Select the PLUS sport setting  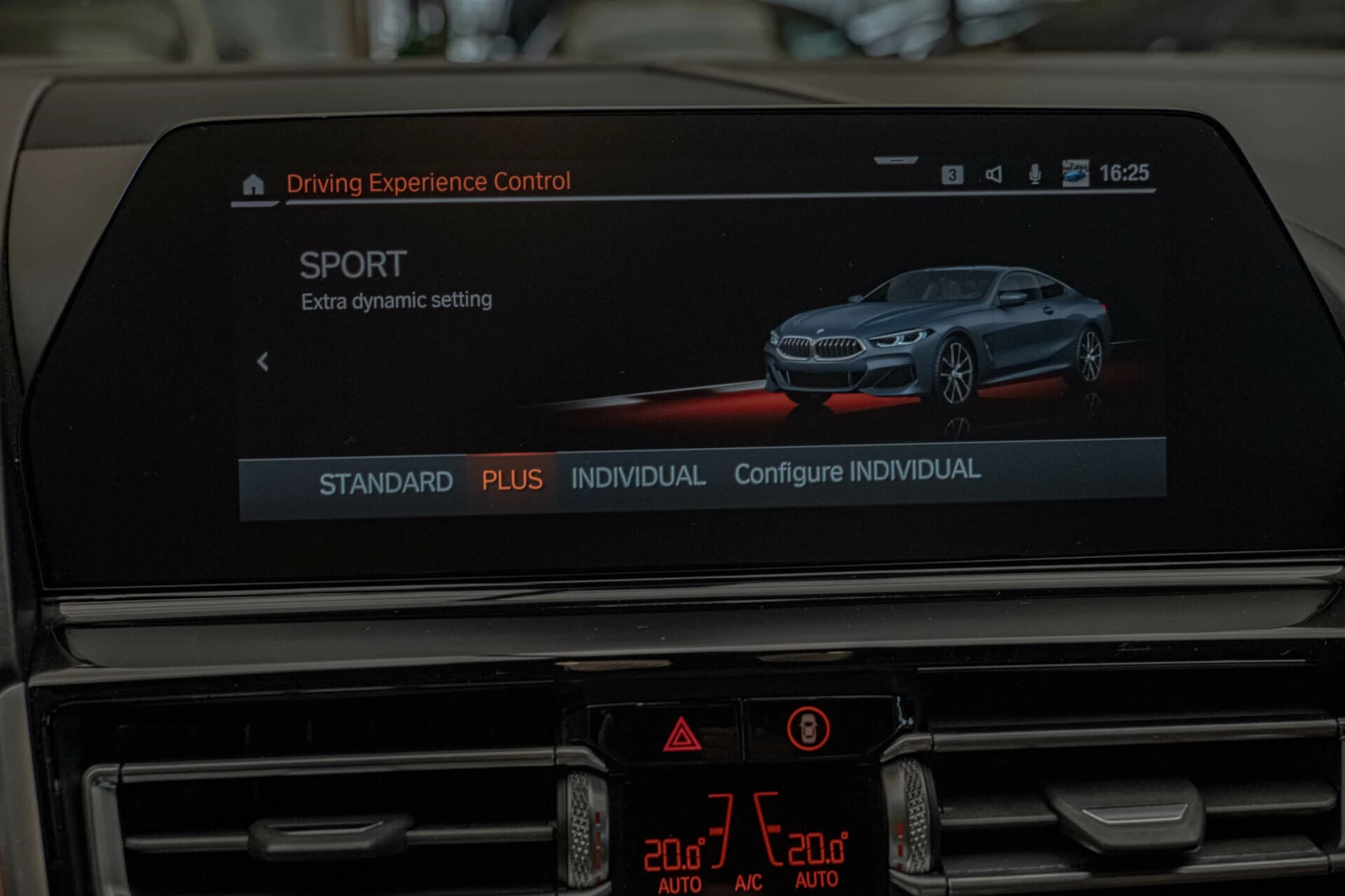coord(512,478)
